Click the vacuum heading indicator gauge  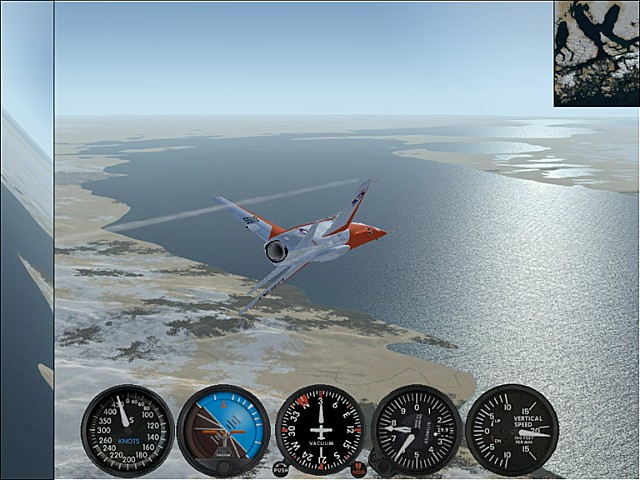coord(320,430)
